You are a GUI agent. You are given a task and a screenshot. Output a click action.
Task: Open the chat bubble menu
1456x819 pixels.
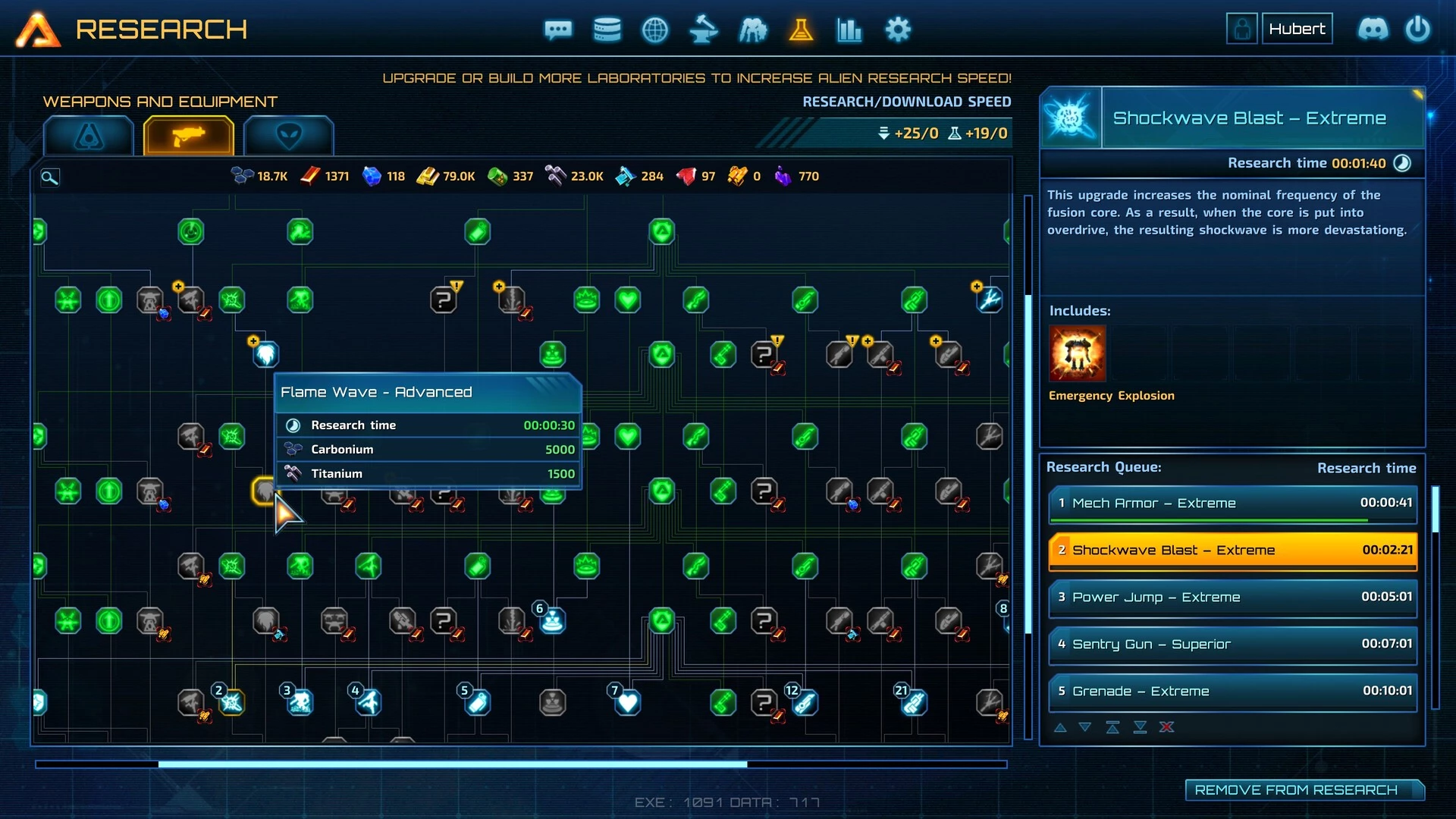pos(558,30)
